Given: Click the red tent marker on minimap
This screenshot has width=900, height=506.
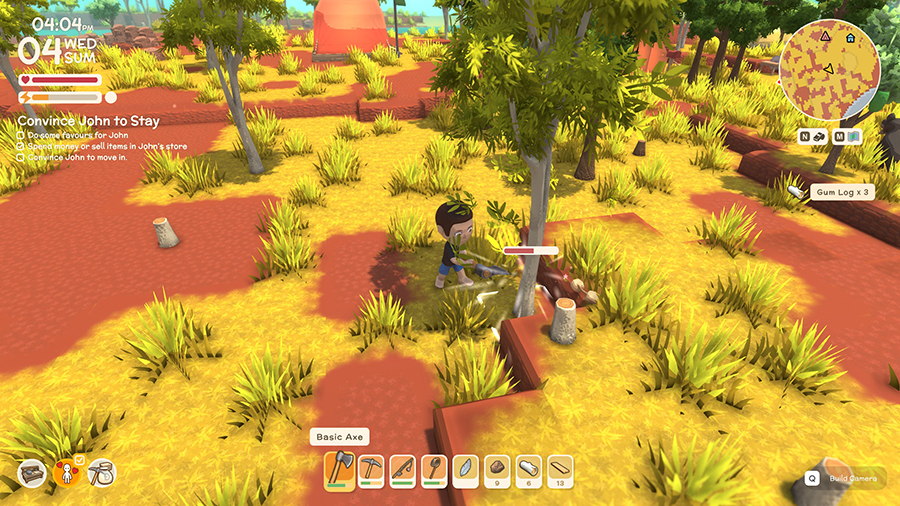Looking at the screenshot, I should pyautogui.click(x=825, y=35).
